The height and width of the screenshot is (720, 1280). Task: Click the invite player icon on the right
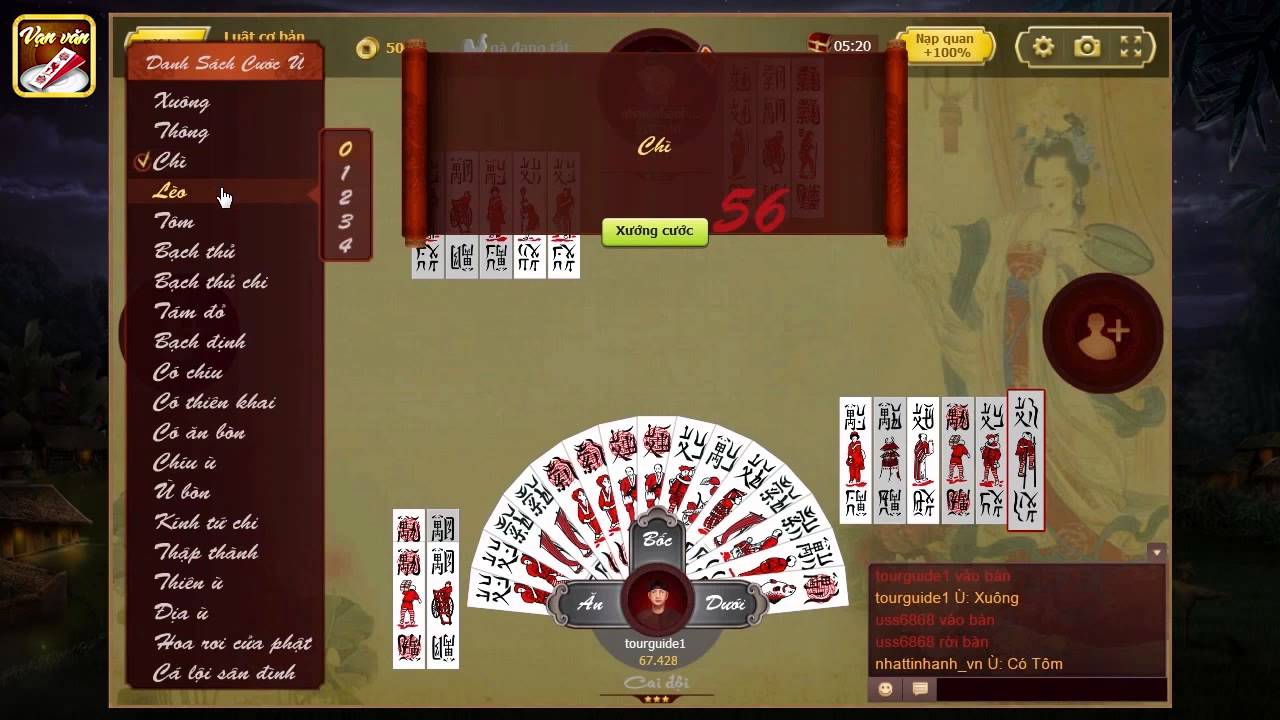click(1101, 334)
